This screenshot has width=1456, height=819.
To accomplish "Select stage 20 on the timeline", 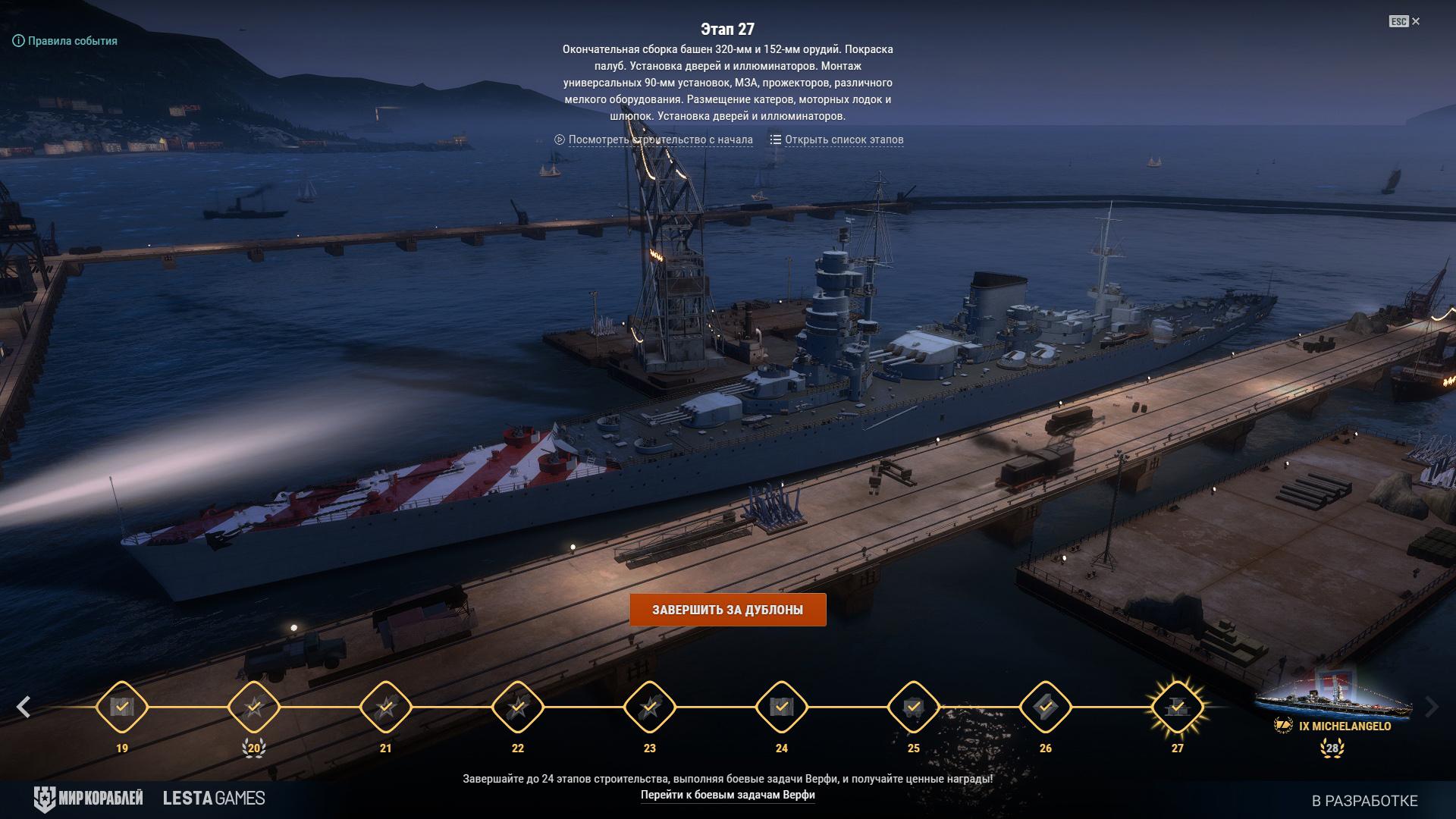I will 254,707.
